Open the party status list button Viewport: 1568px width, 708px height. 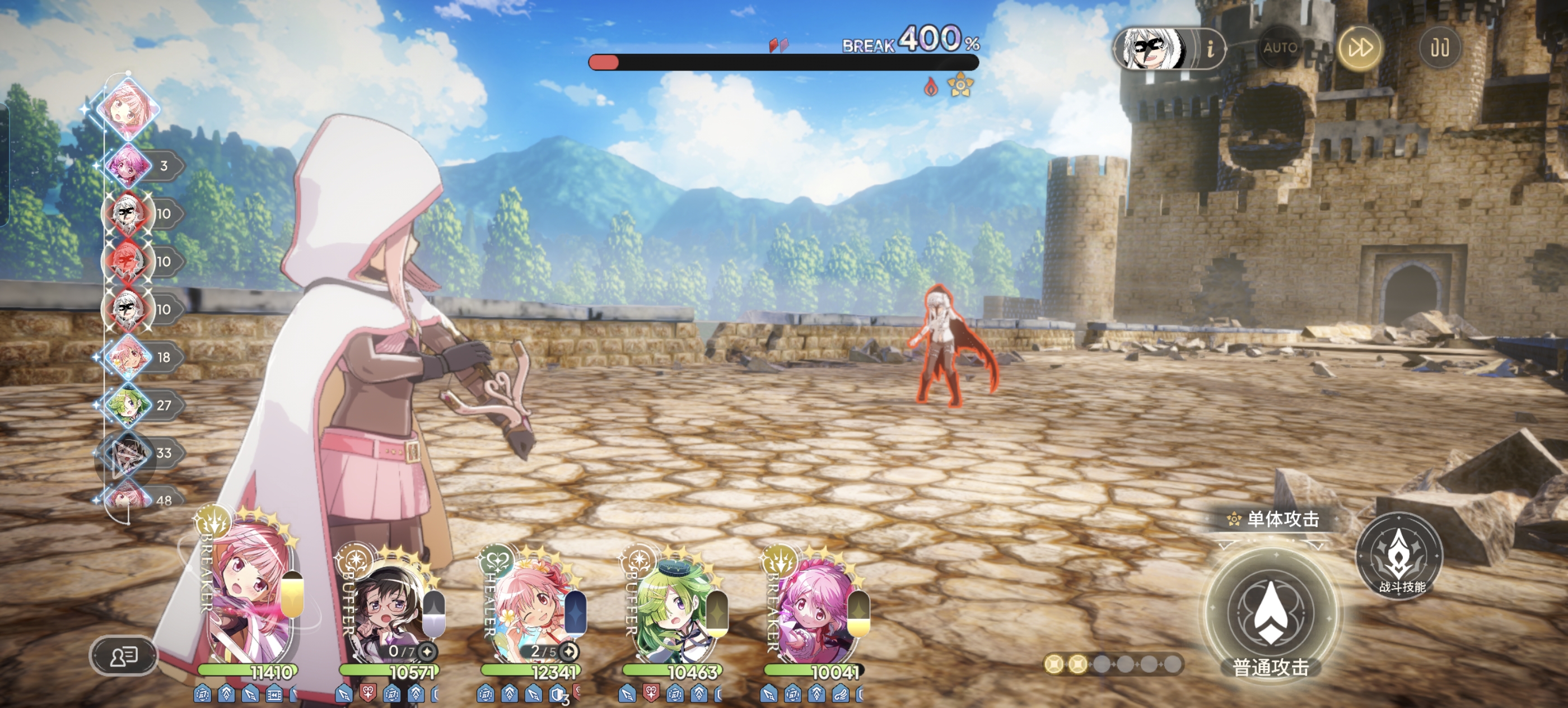124,656
